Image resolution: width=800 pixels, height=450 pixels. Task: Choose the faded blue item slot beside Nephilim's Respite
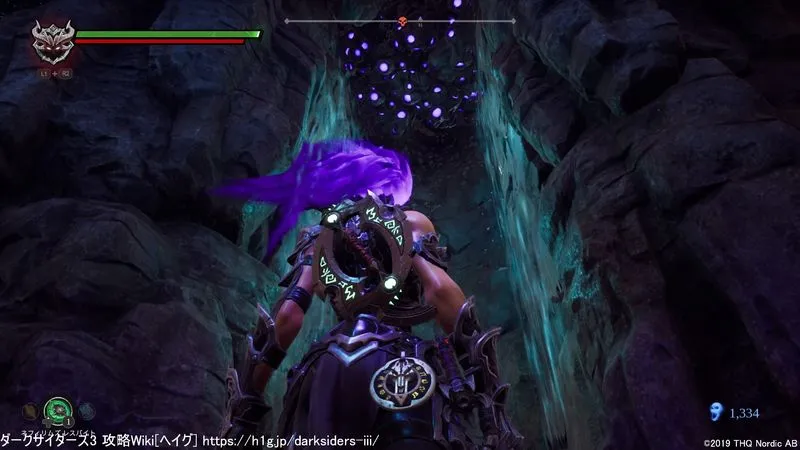click(x=85, y=409)
